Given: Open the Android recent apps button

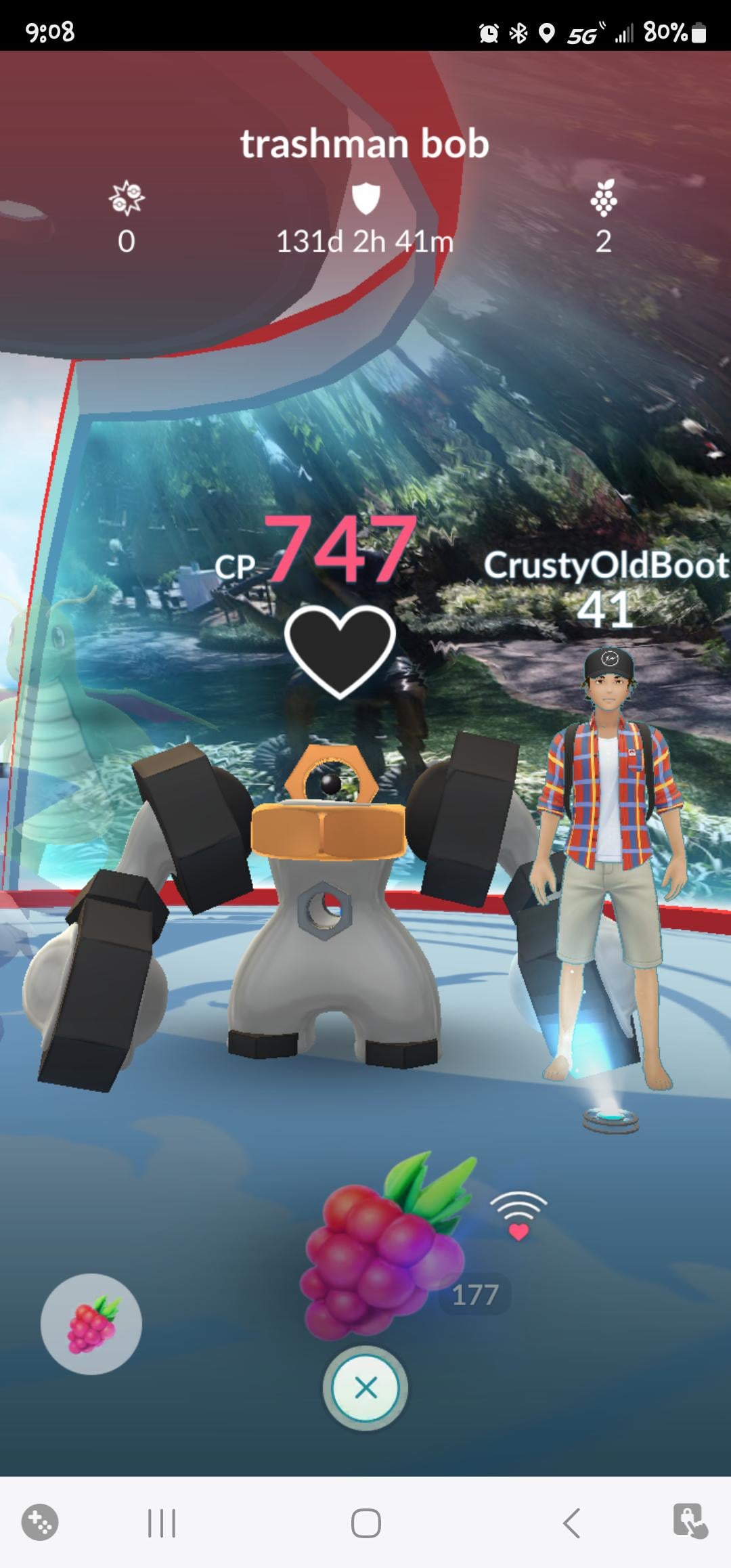Looking at the screenshot, I should coord(161,1524).
